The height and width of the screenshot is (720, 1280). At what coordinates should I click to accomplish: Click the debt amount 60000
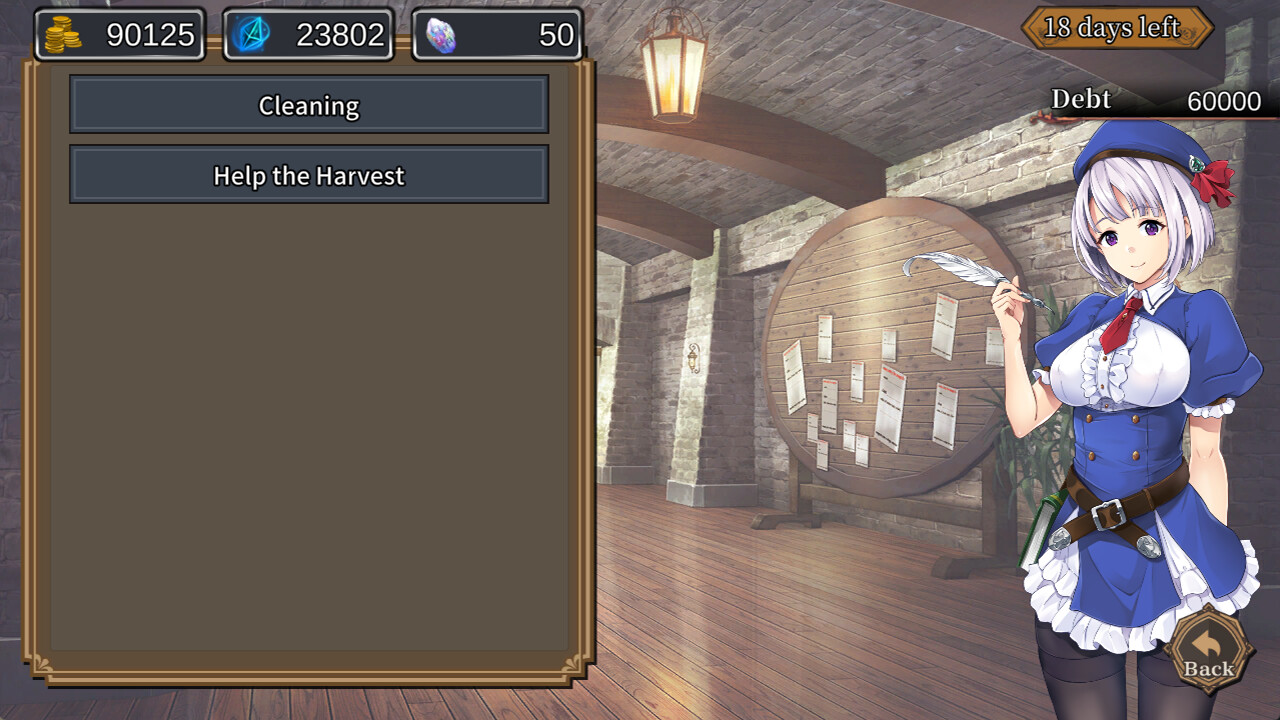point(1226,101)
